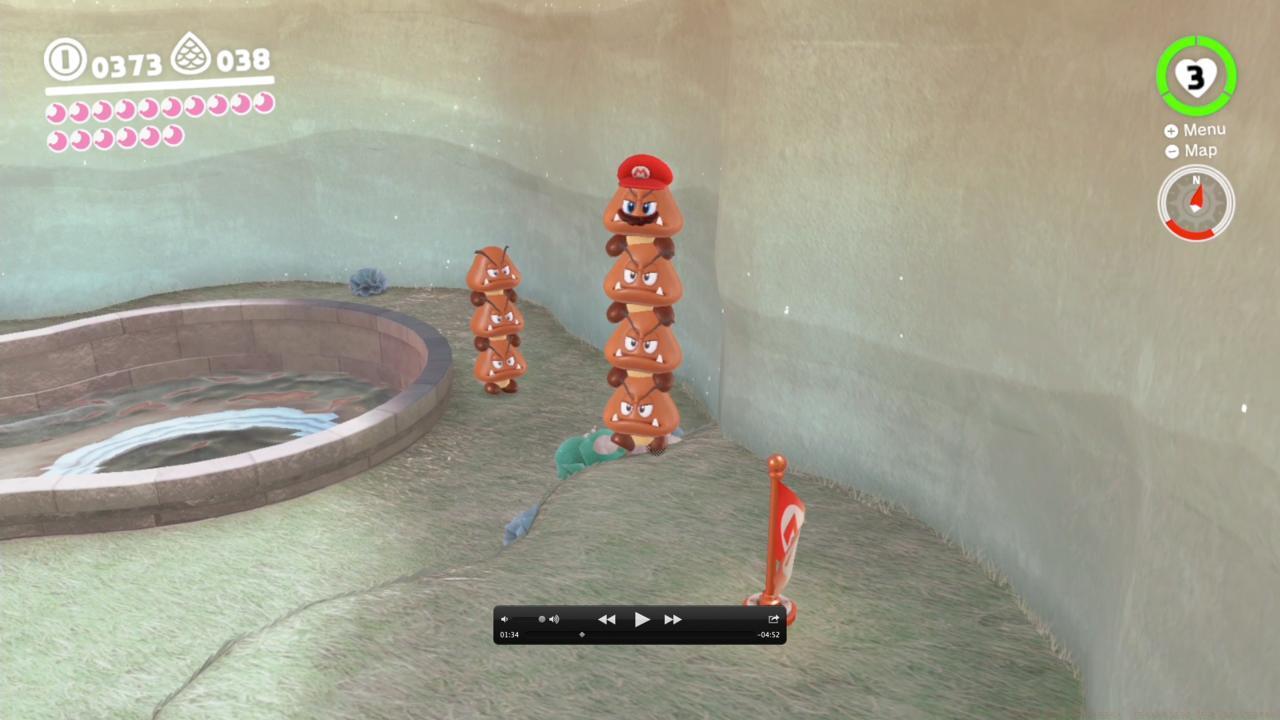Open the in-game Menu prompt
The image size is (1280, 720).
pyautogui.click(x=1203, y=129)
